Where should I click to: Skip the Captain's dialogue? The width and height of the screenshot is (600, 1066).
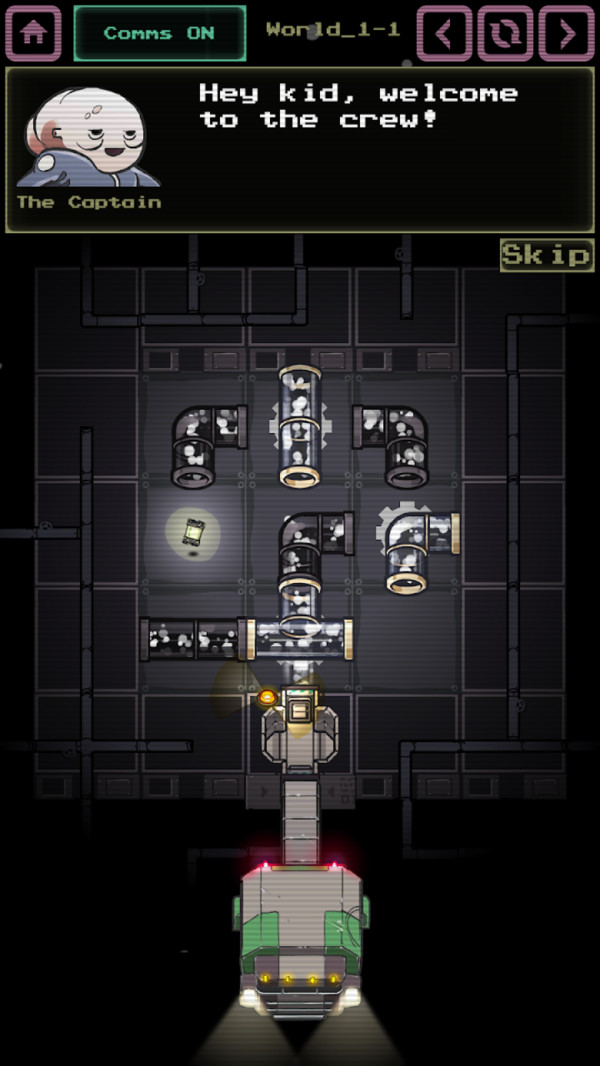(x=546, y=255)
